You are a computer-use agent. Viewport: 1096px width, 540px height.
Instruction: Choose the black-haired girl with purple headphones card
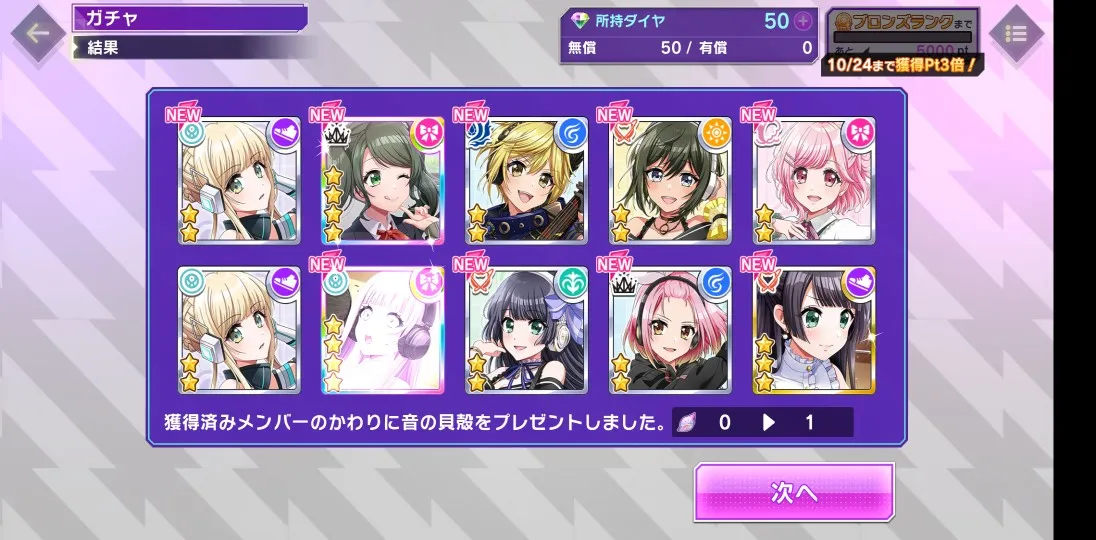pos(527,329)
